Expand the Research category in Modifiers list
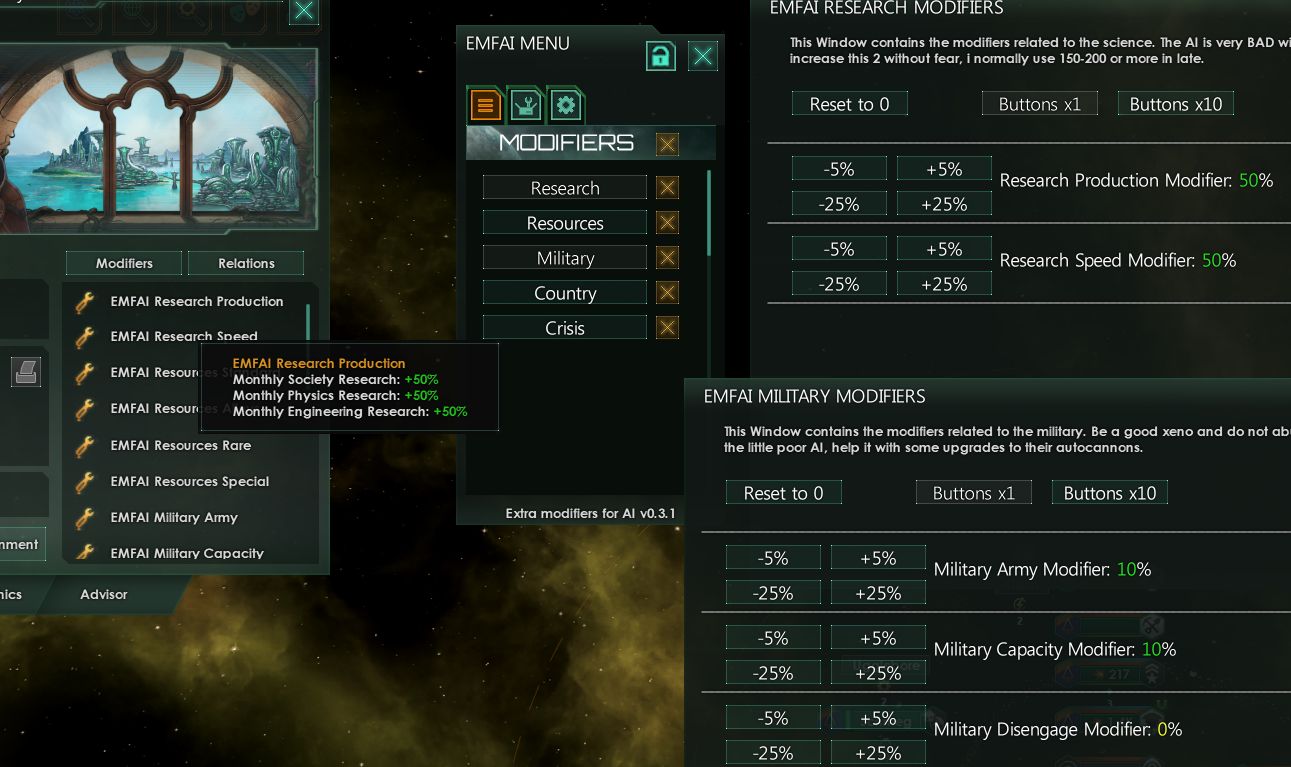The height and width of the screenshot is (767, 1291). pyautogui.click(x=564, y=187)
